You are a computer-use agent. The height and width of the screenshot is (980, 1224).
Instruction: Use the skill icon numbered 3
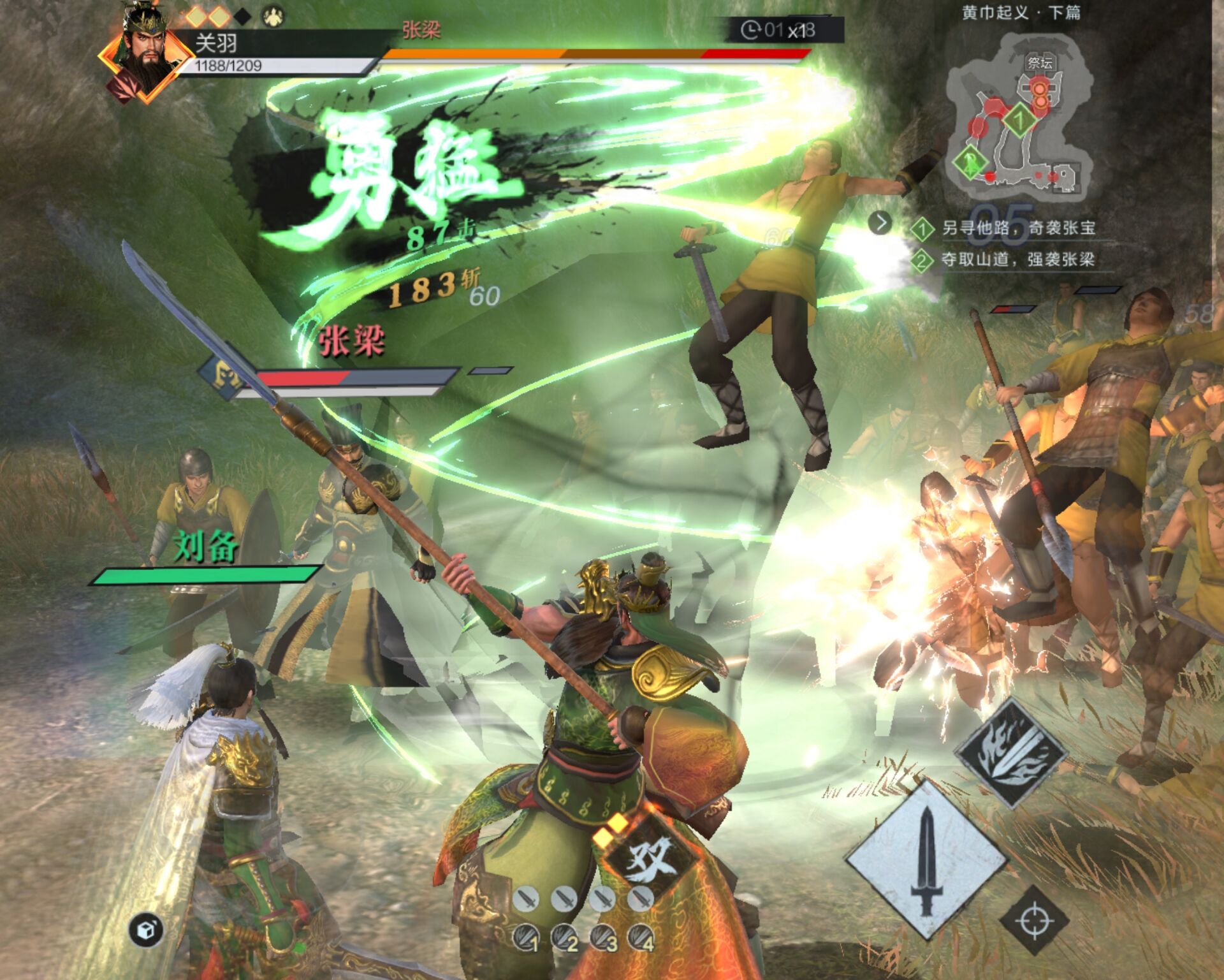point(603,939)
